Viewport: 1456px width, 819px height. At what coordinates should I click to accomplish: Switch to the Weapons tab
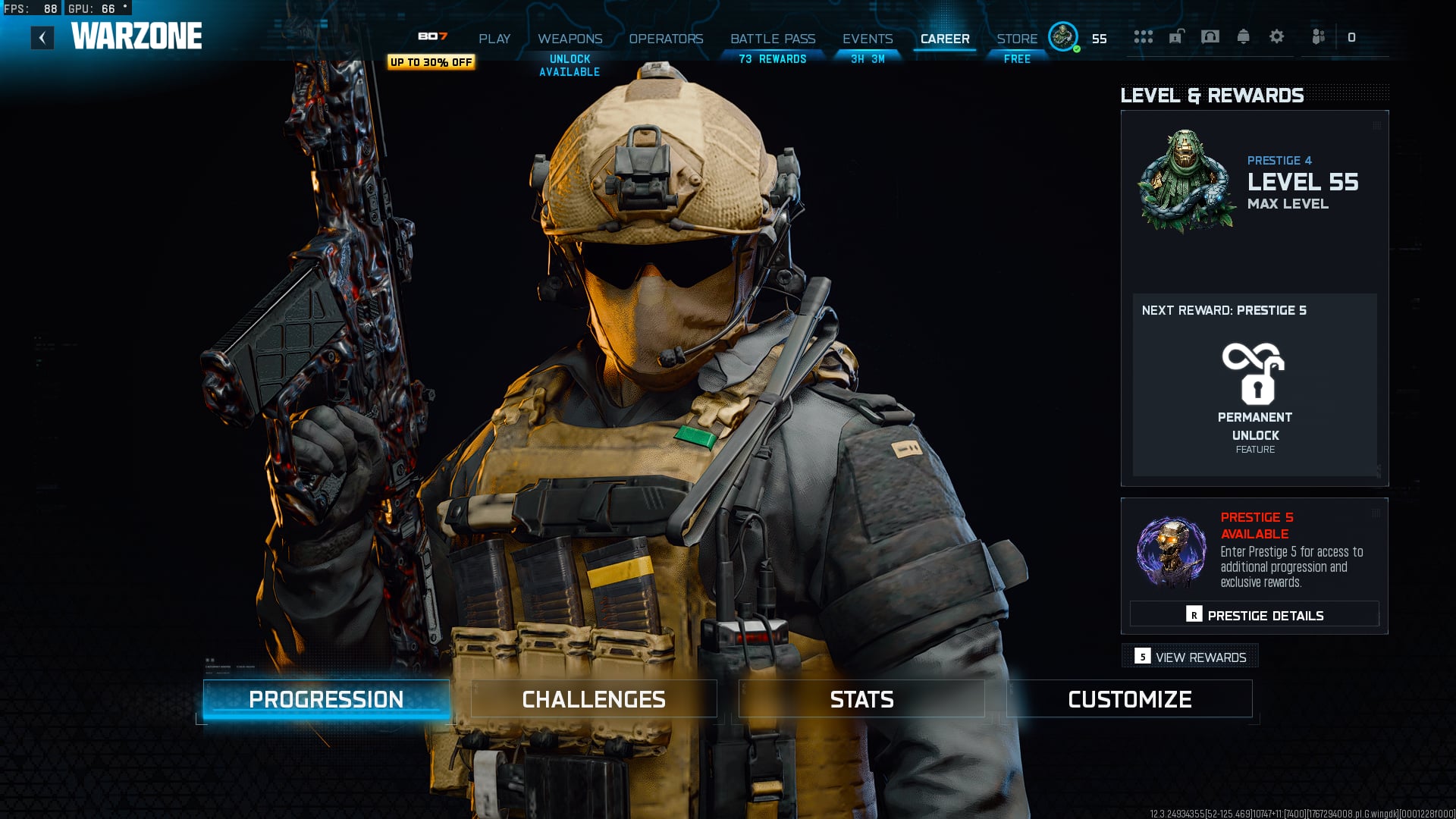(570, 39)
